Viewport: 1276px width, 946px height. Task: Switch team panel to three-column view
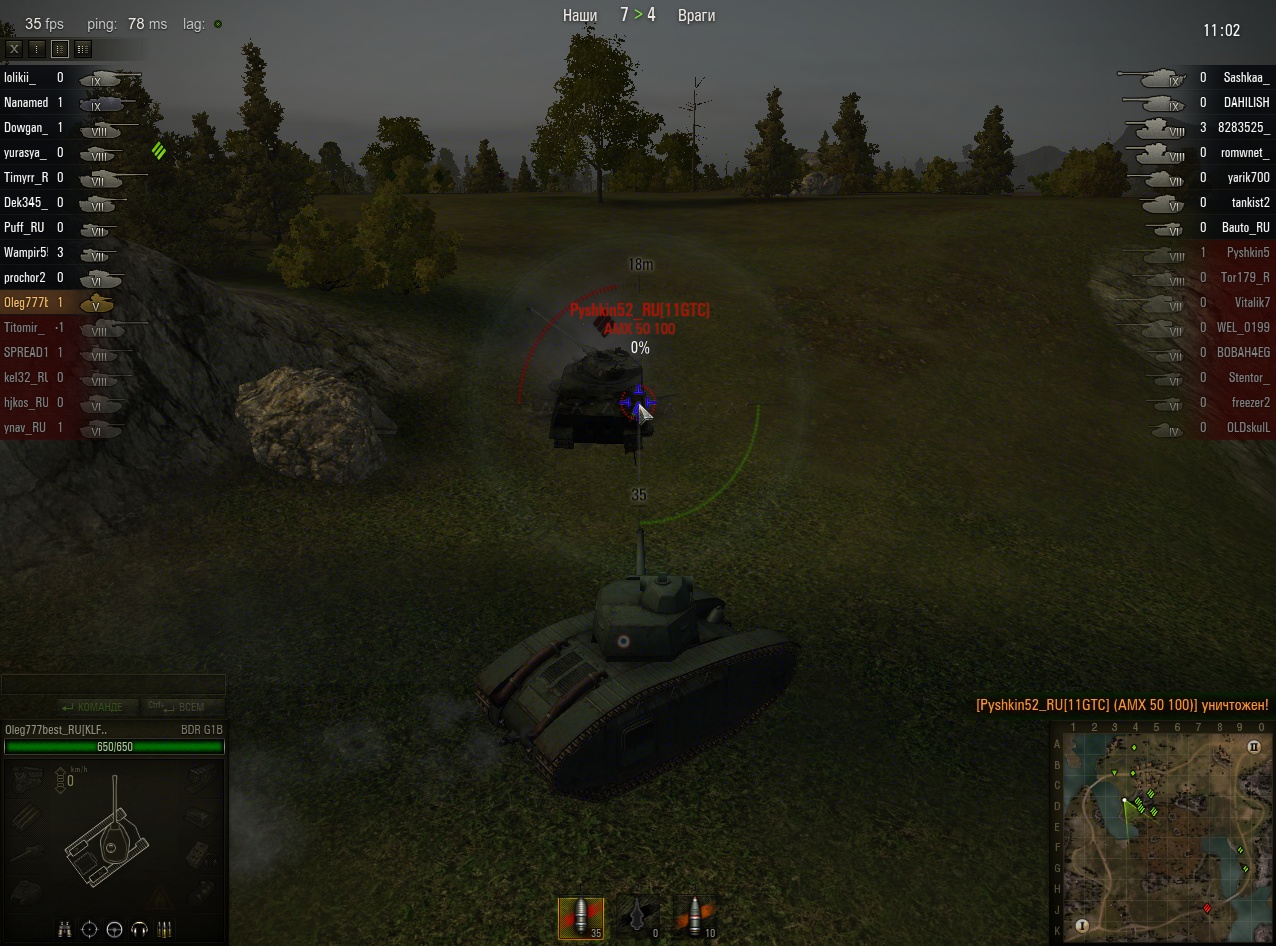pos(83,48)
